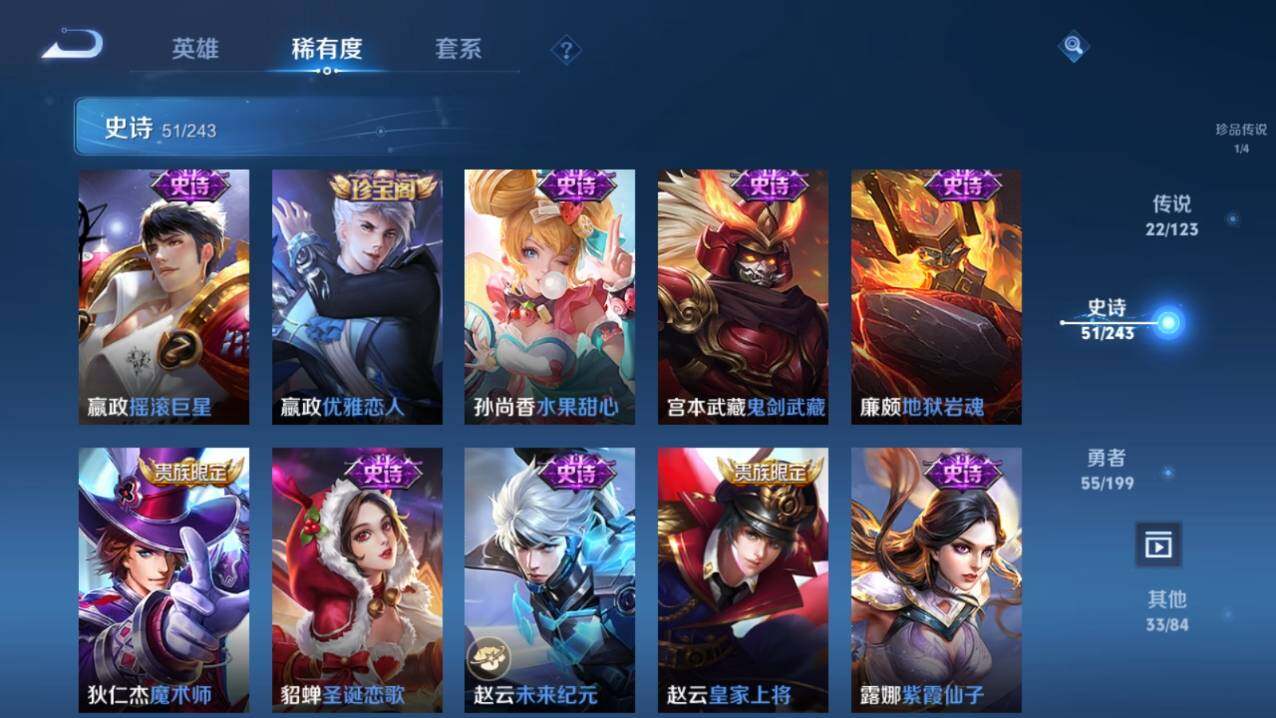Go back using the return arrow
Viewport: 1276px width, 718px height.
tap(72, 45)
